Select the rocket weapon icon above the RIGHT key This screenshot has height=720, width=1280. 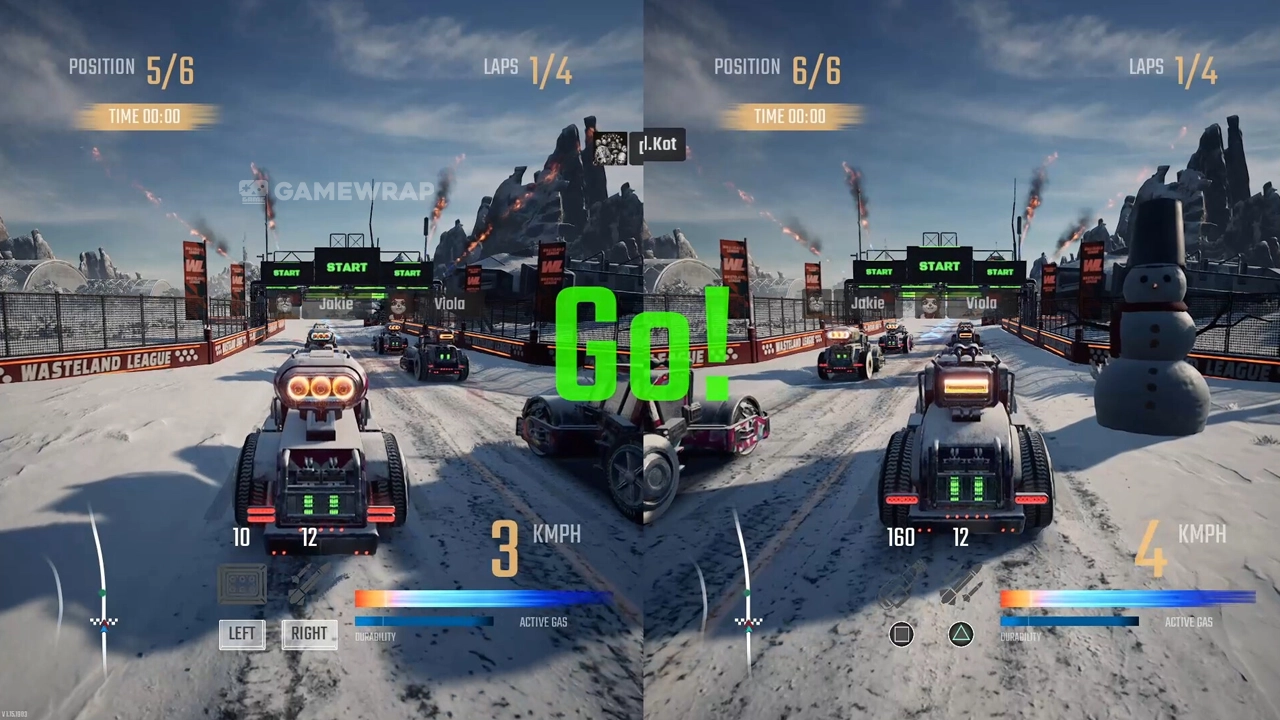(x=309, y=586)
